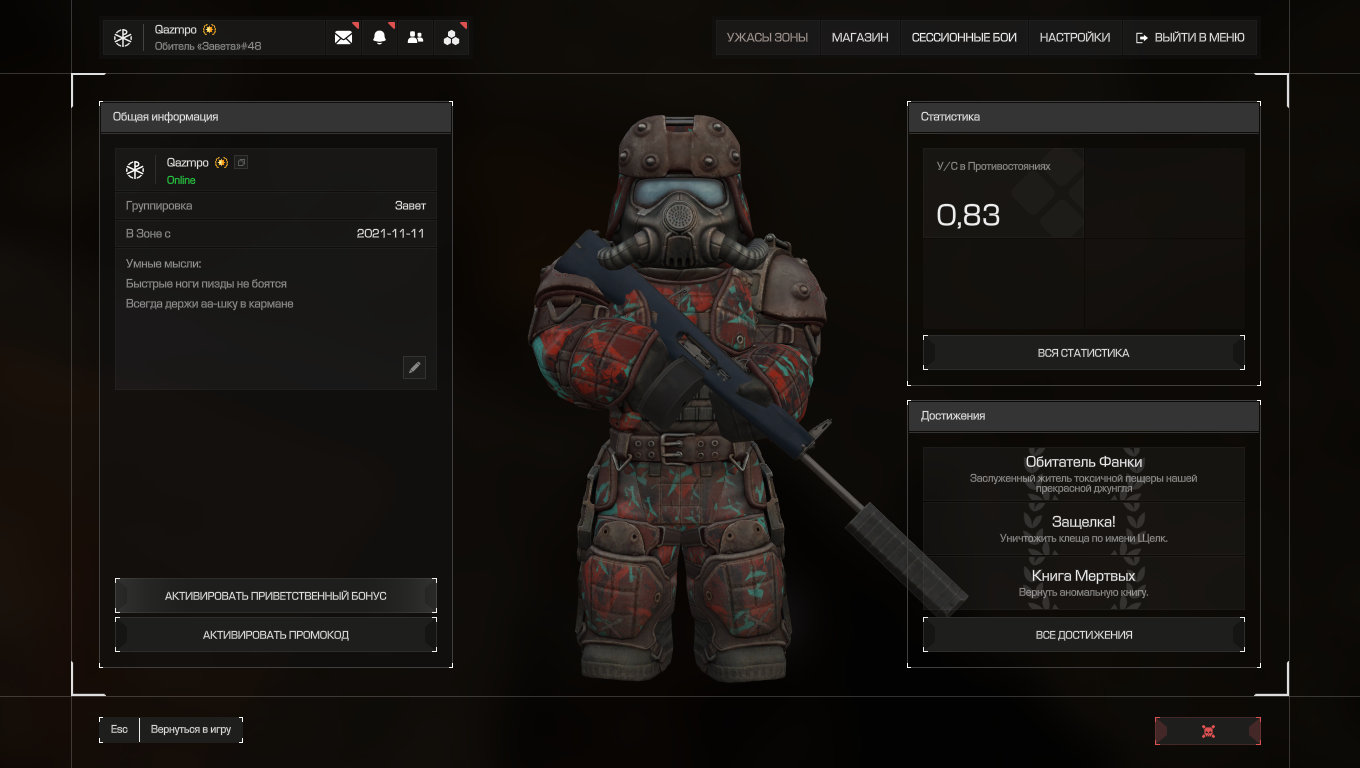
Task: Open the НАСТРОЙКИ settings
Action: [1074, 38]
